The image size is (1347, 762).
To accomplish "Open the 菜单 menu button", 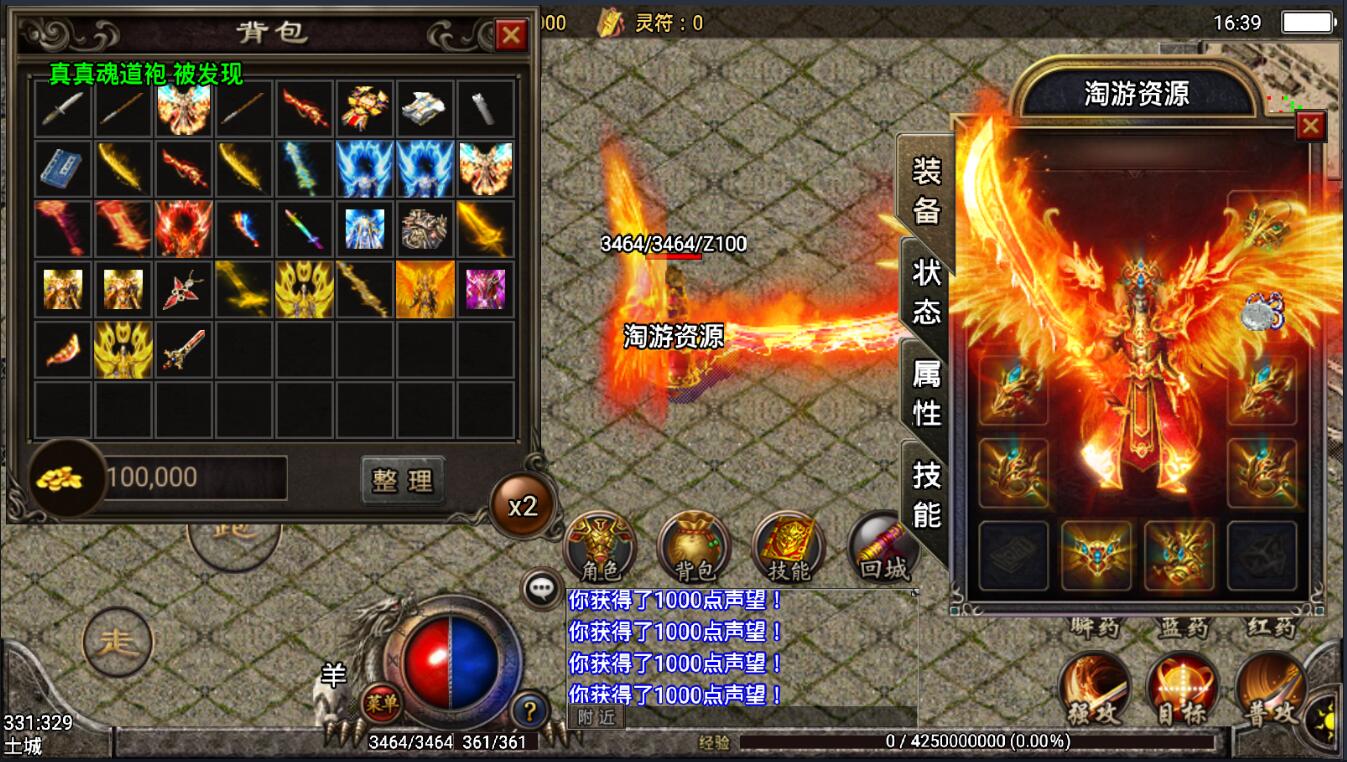I will 380,702.
